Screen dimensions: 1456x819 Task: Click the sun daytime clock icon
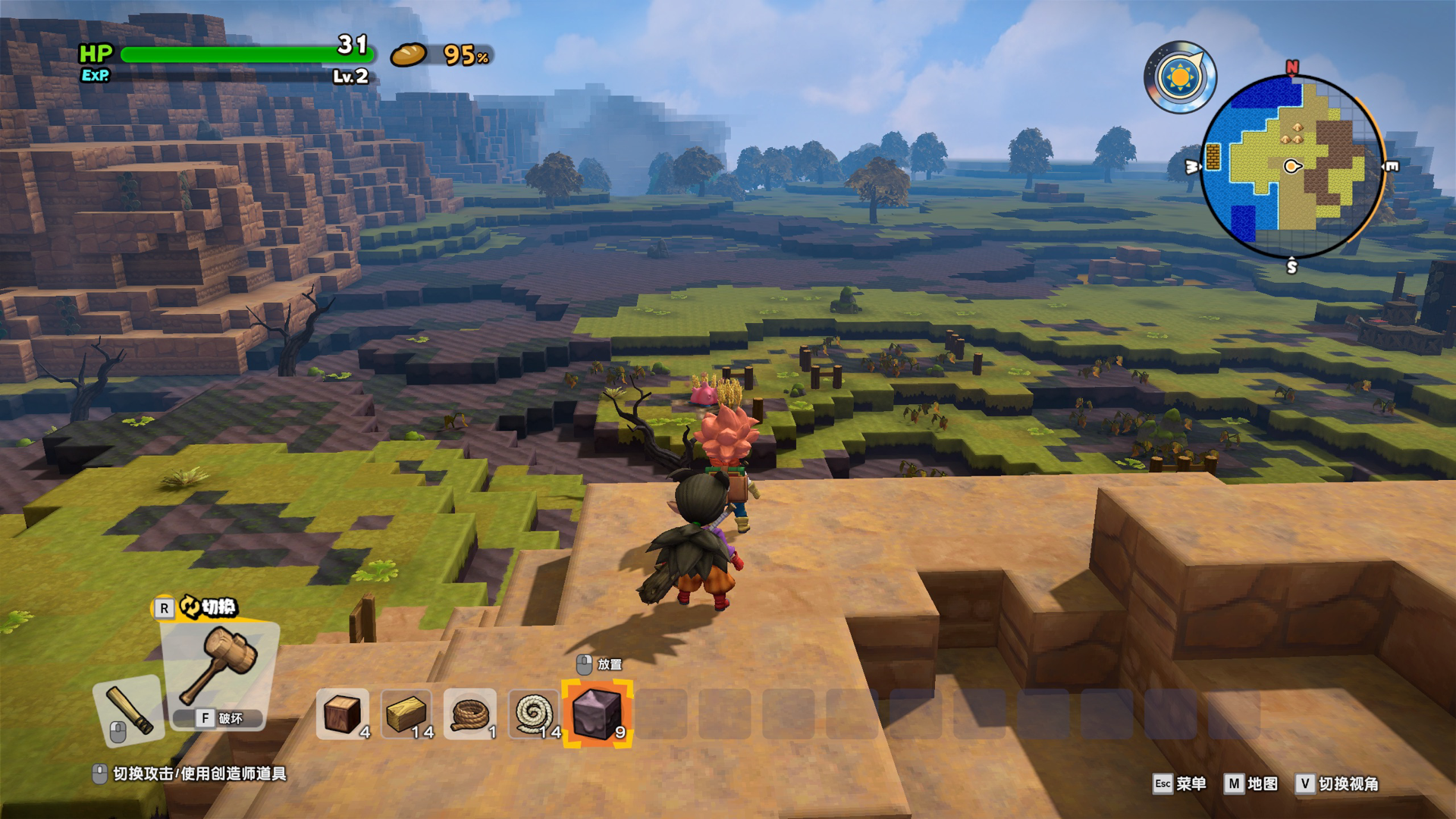coord(1180,77)
